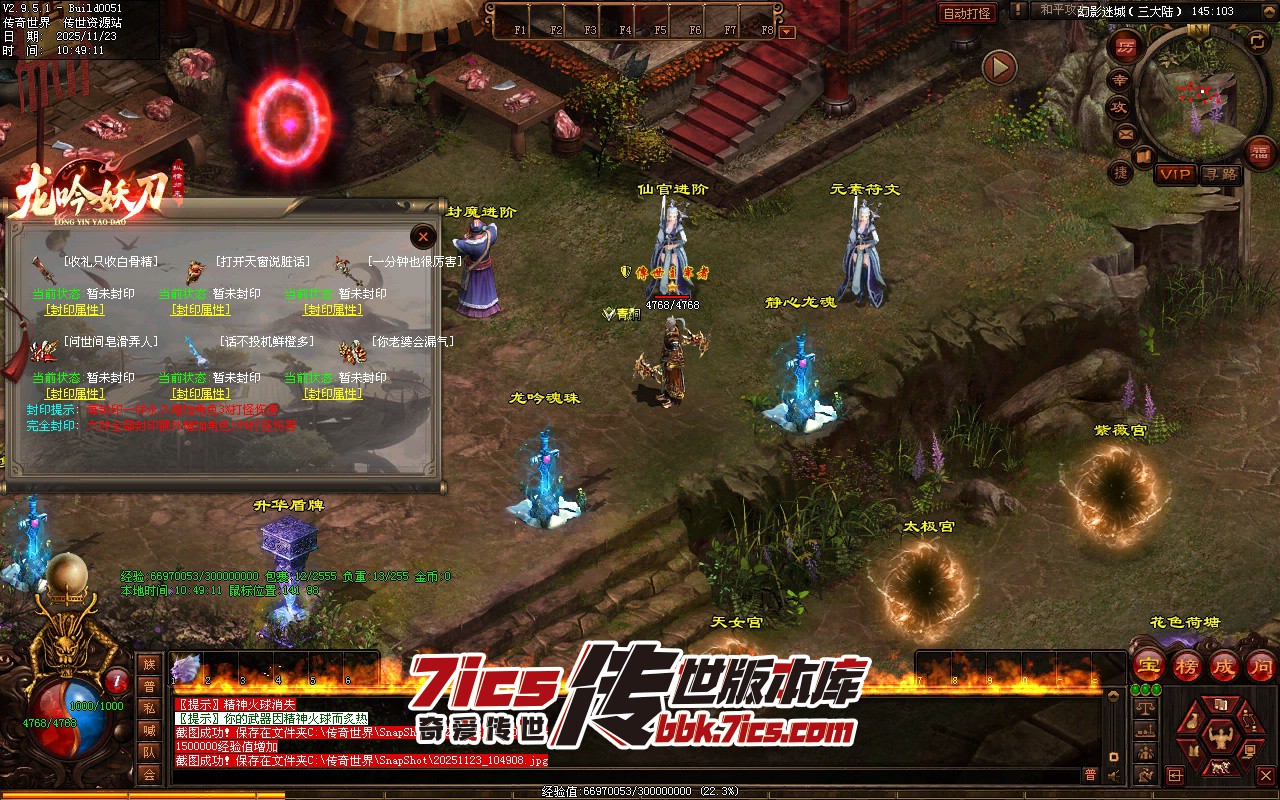
Task: Open the 福 welfare icon by minimap
Action: click(x=1262, y=151)
